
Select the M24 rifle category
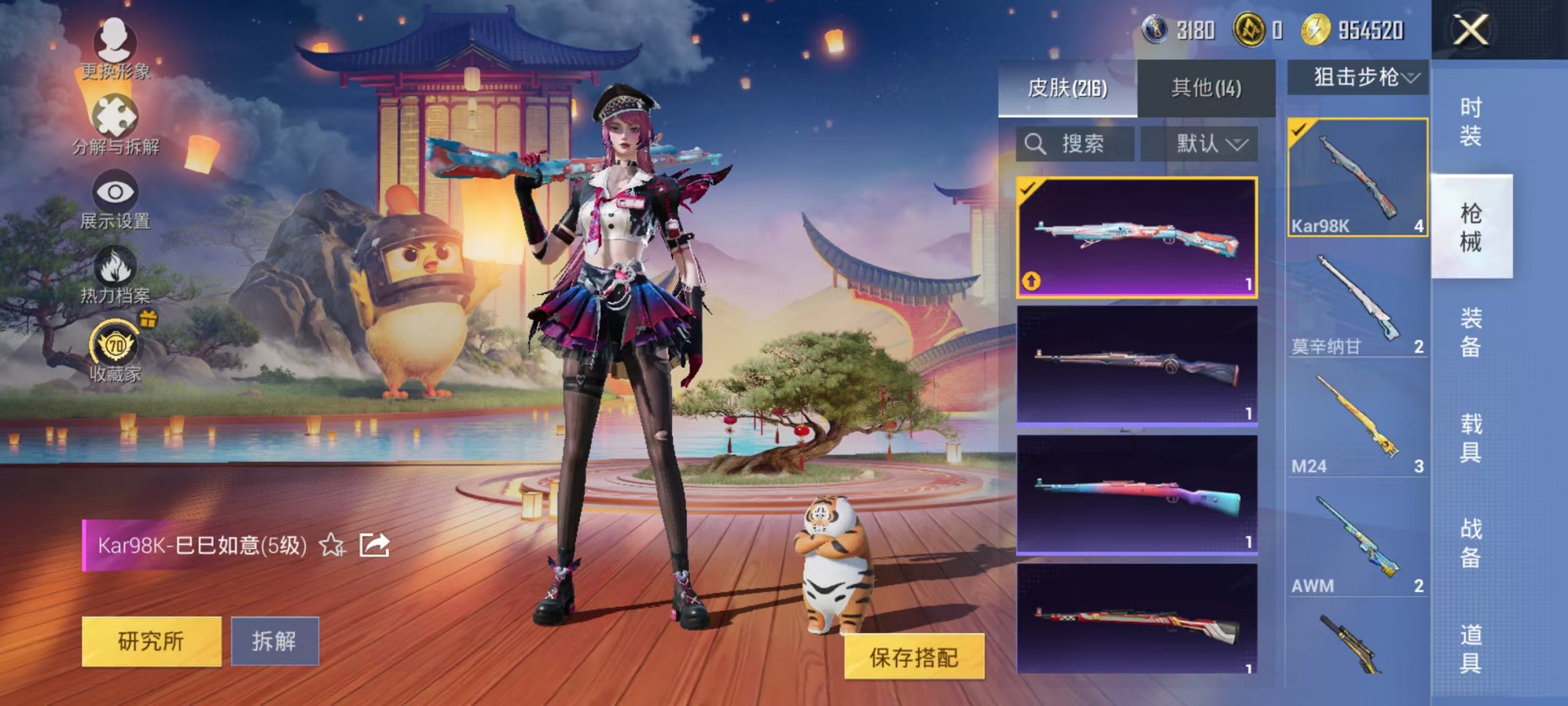1357,424
